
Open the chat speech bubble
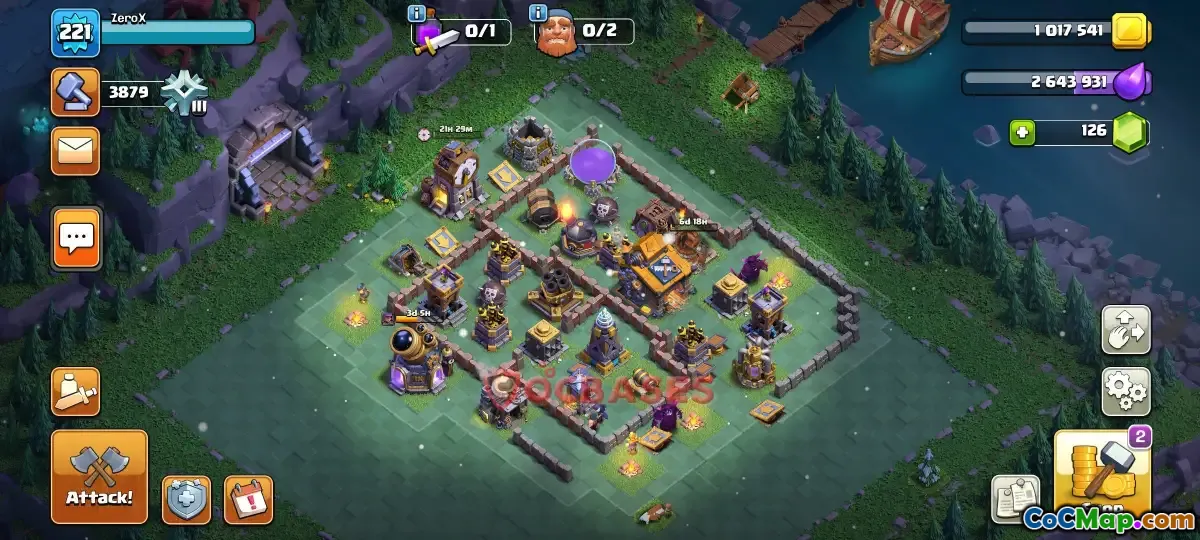pyautogui.click(x=75, y=237)
